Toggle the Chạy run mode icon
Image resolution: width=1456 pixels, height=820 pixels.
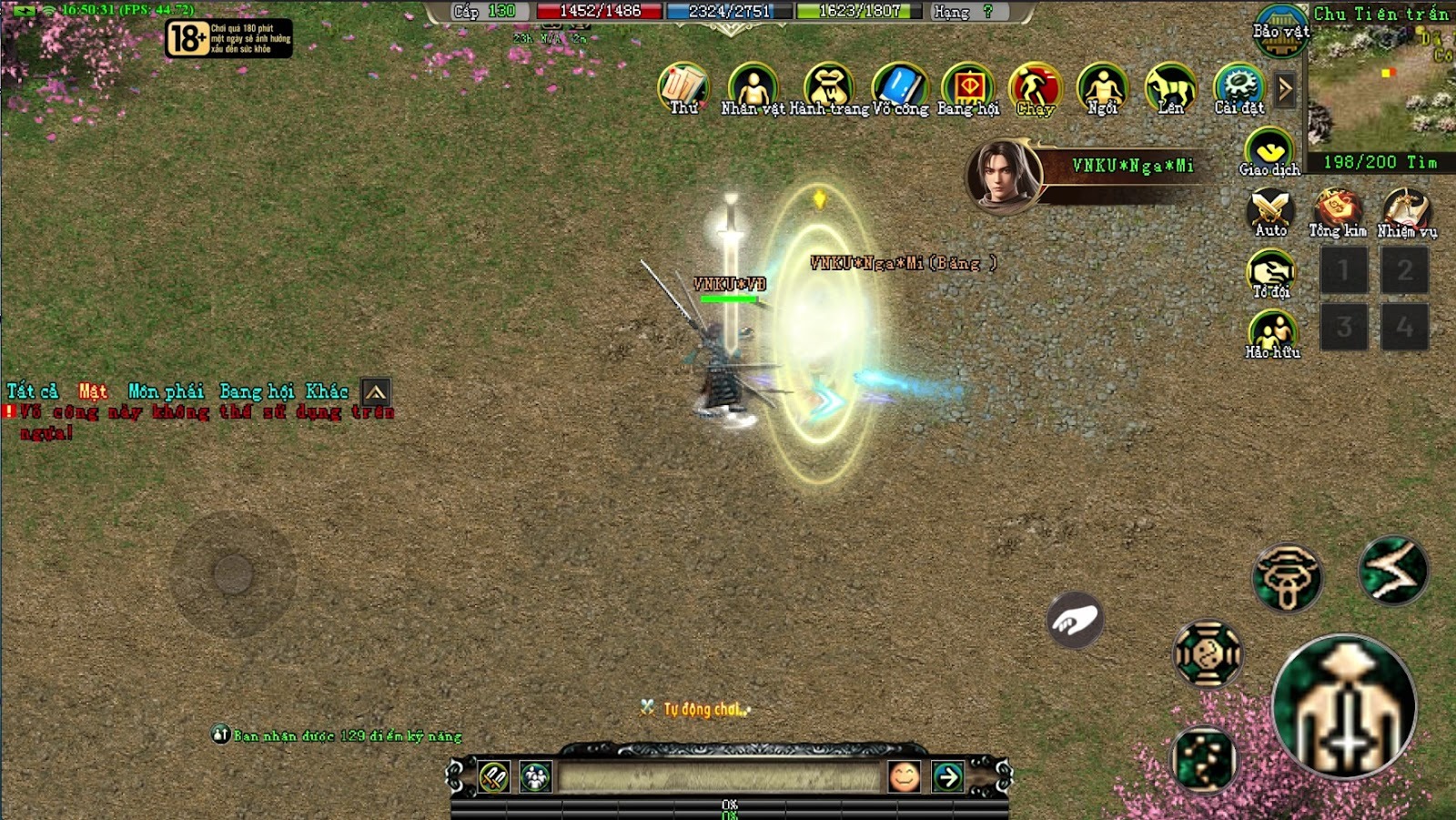1036,87
